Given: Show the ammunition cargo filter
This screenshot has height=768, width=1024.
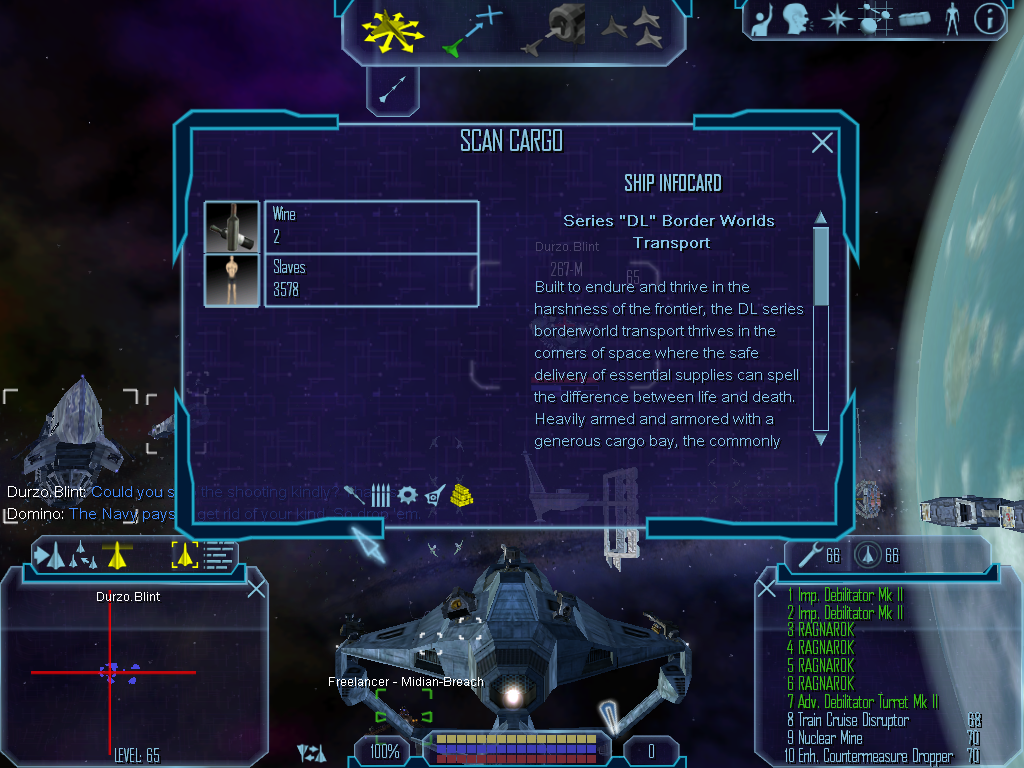Looking at the screenshot, I should click(381, 494).
